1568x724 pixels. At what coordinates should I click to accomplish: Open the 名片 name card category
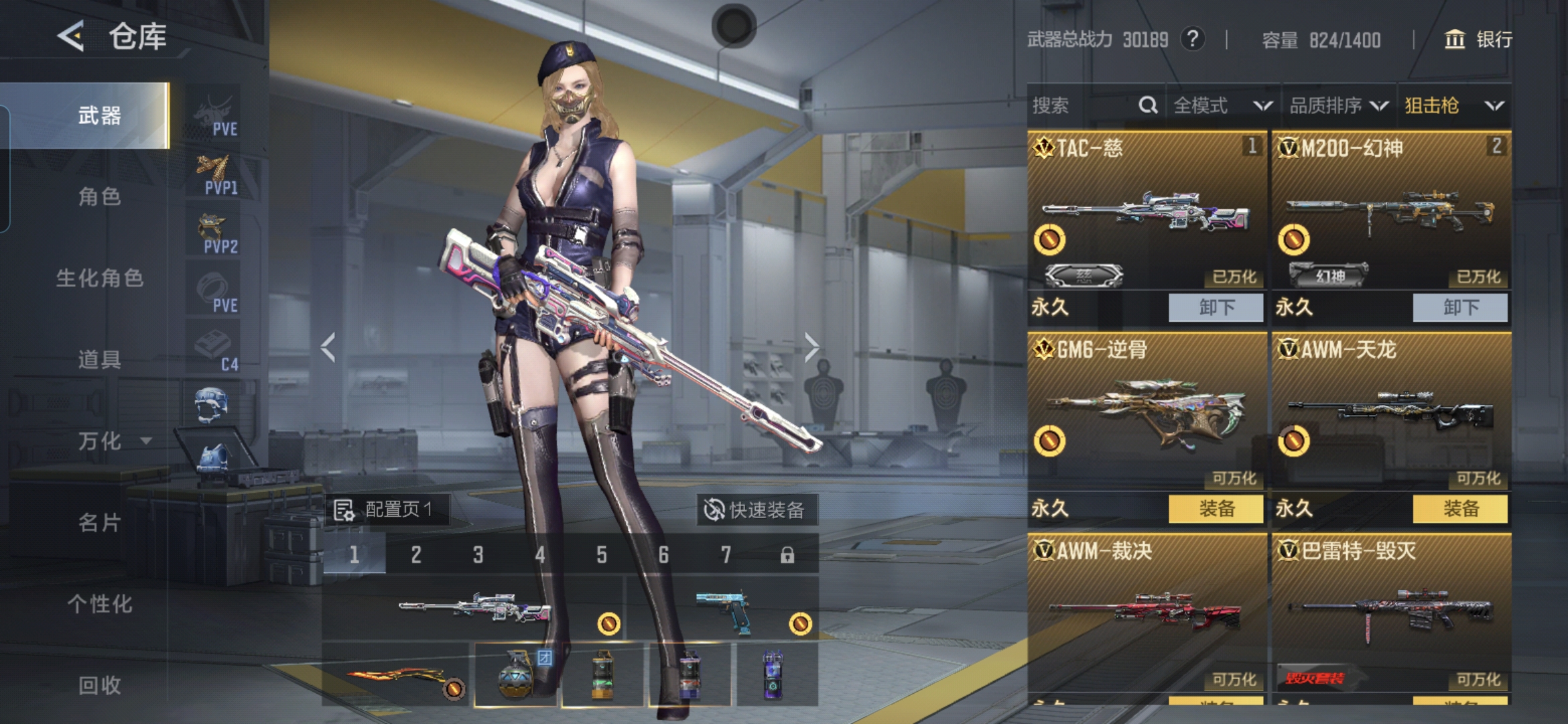[x=99, y=522]
